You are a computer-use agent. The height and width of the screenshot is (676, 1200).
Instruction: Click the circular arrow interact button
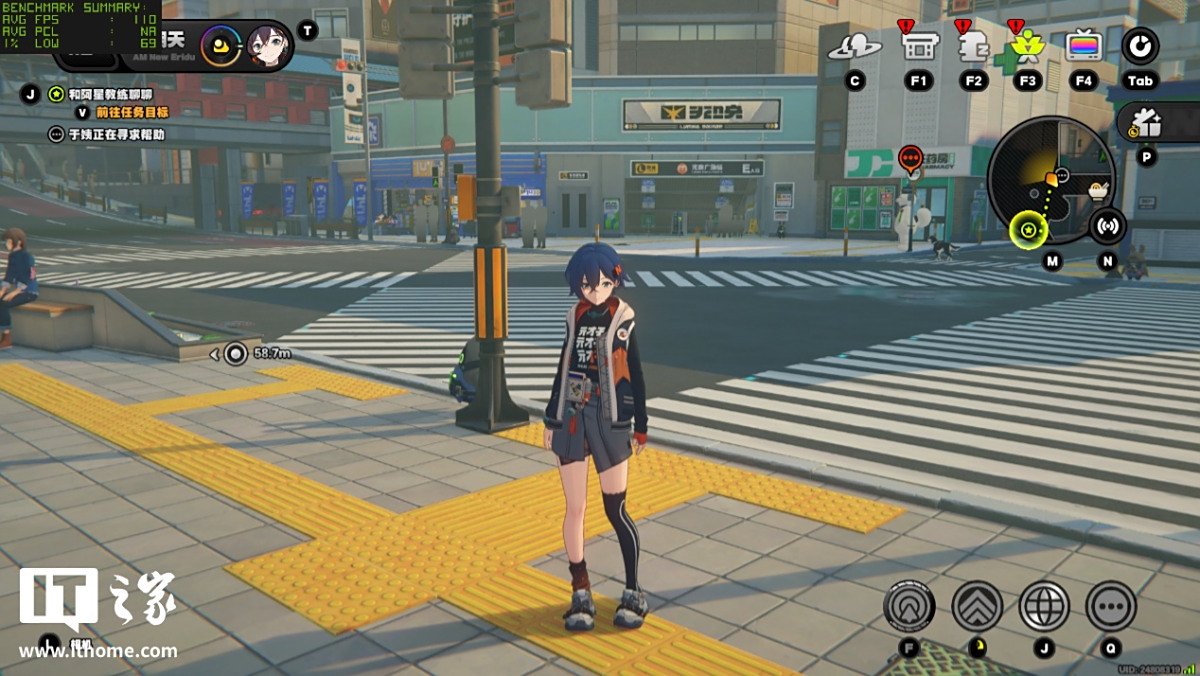click(909, 606)
